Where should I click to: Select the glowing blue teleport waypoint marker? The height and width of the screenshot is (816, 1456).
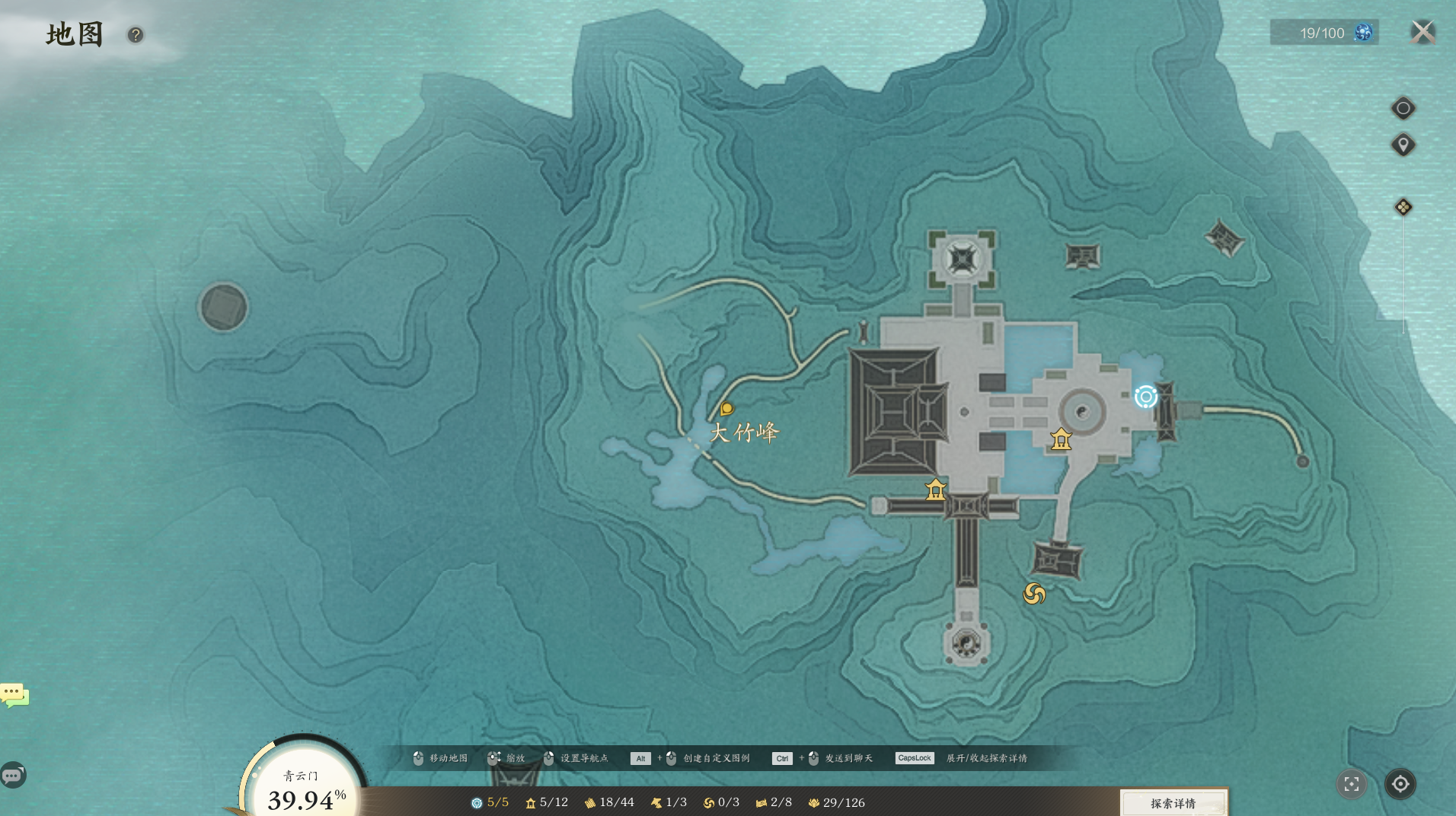[x=1145, y=397]
